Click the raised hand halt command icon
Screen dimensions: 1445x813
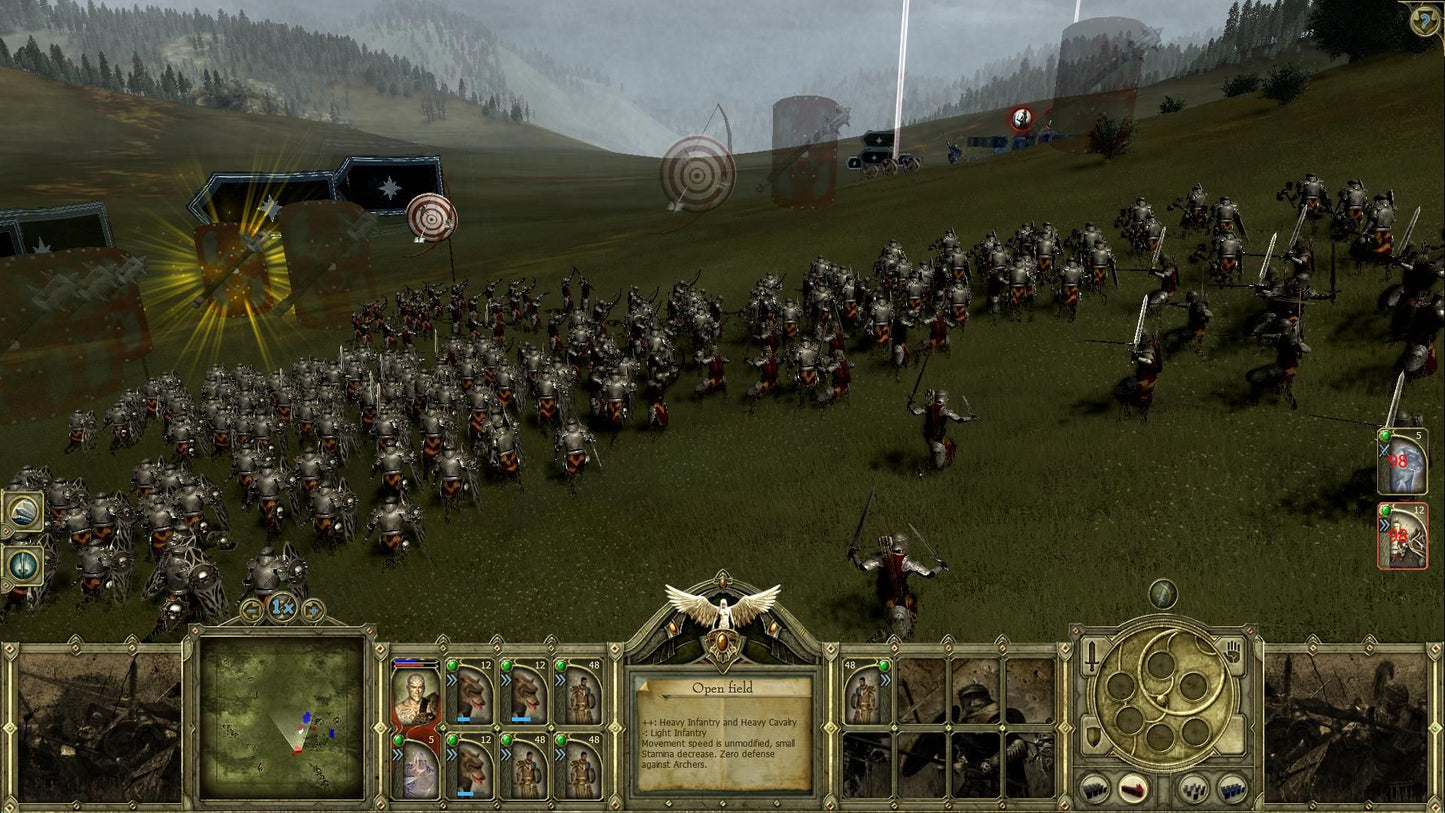[1232, 652]
